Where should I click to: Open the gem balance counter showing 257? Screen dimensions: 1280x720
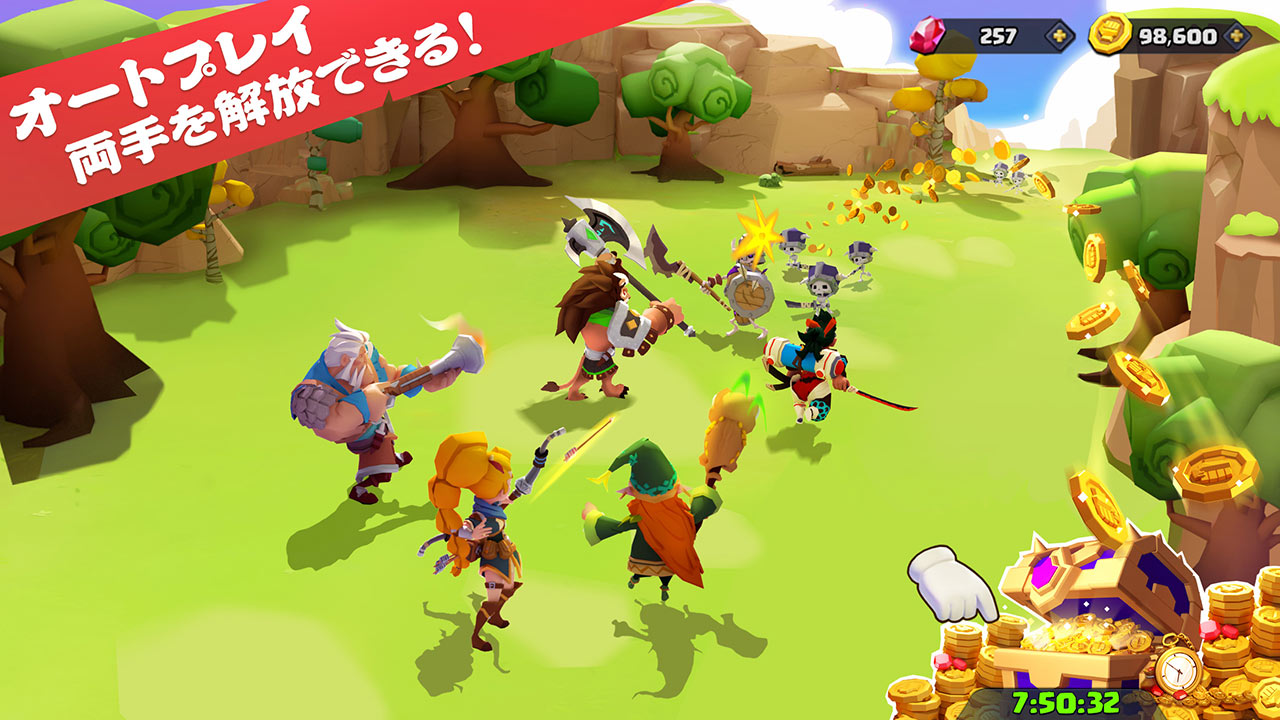pyautogui.click(x=1000, y=35)
